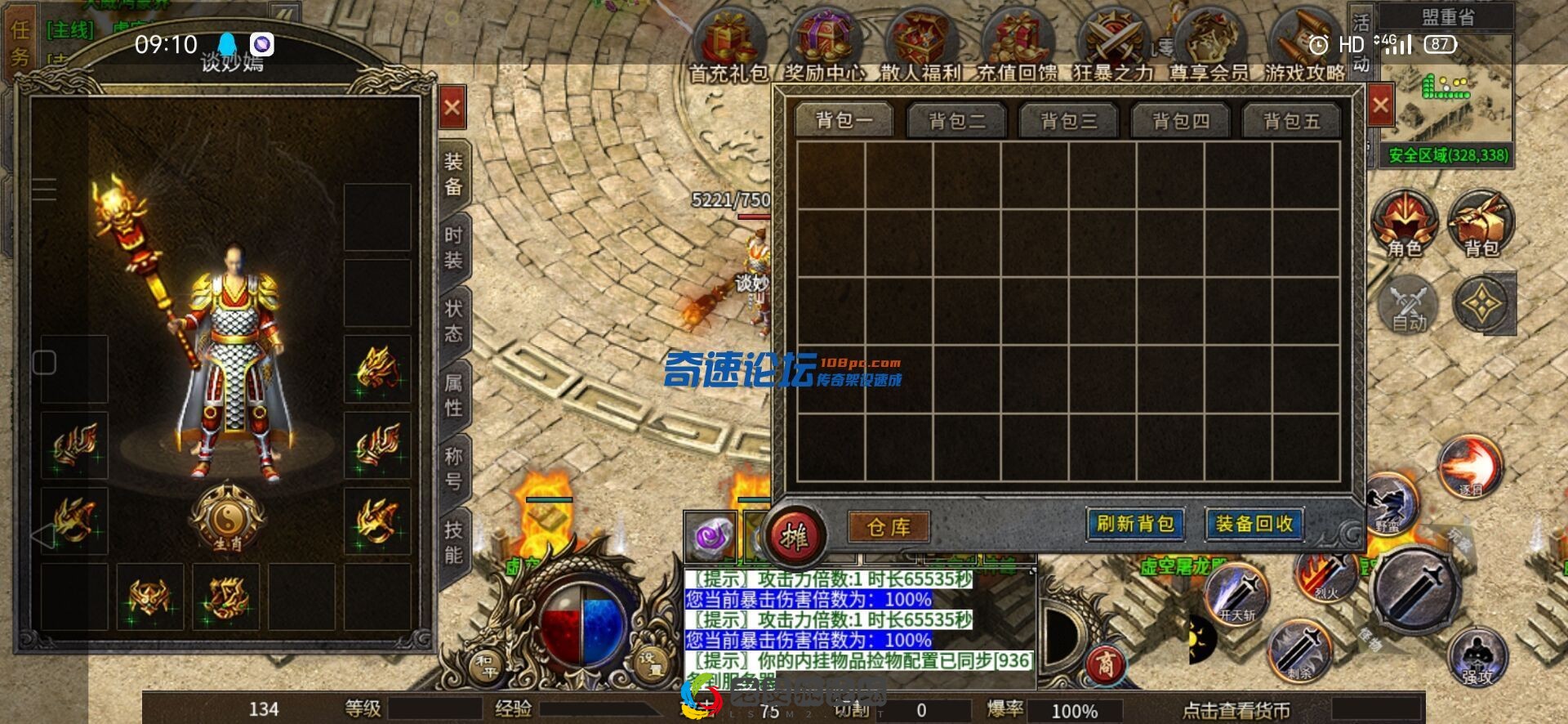The height and width of the screenshot is (724, 1568).
Task: Toggle the 自动 auto-battle button
Action: [1409, 306]
